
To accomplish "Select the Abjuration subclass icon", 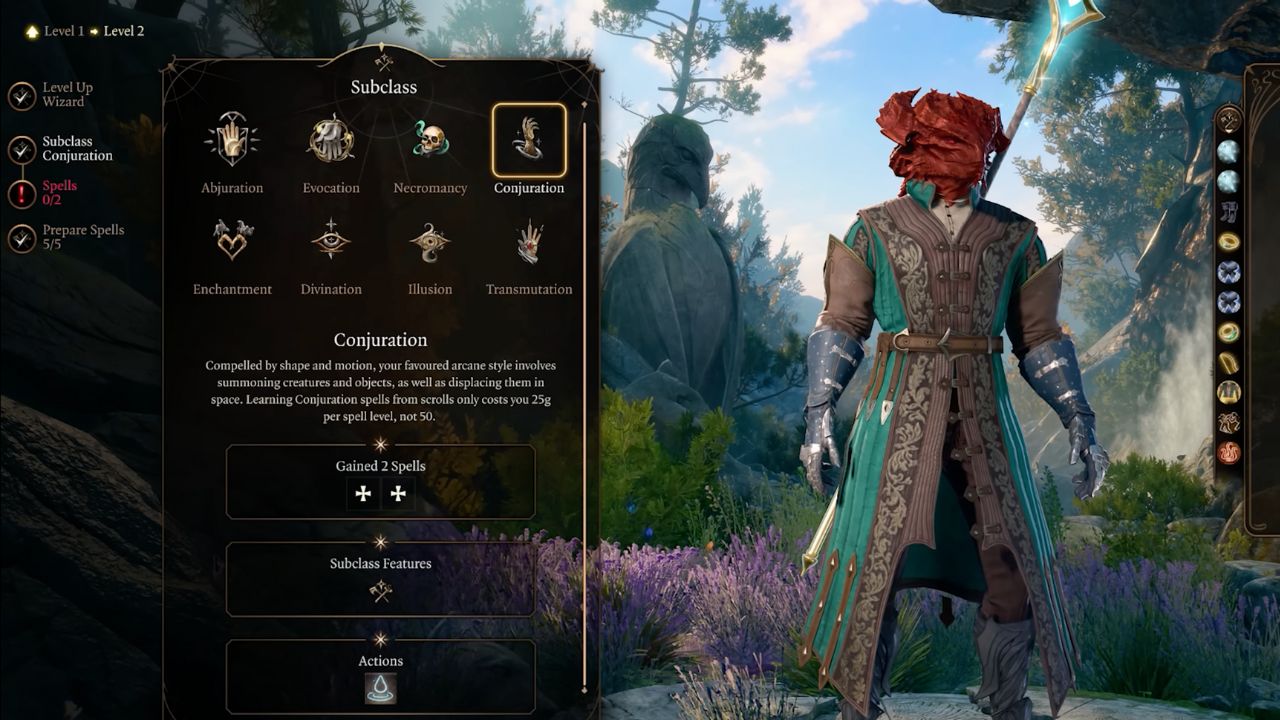I will [231, 140].
